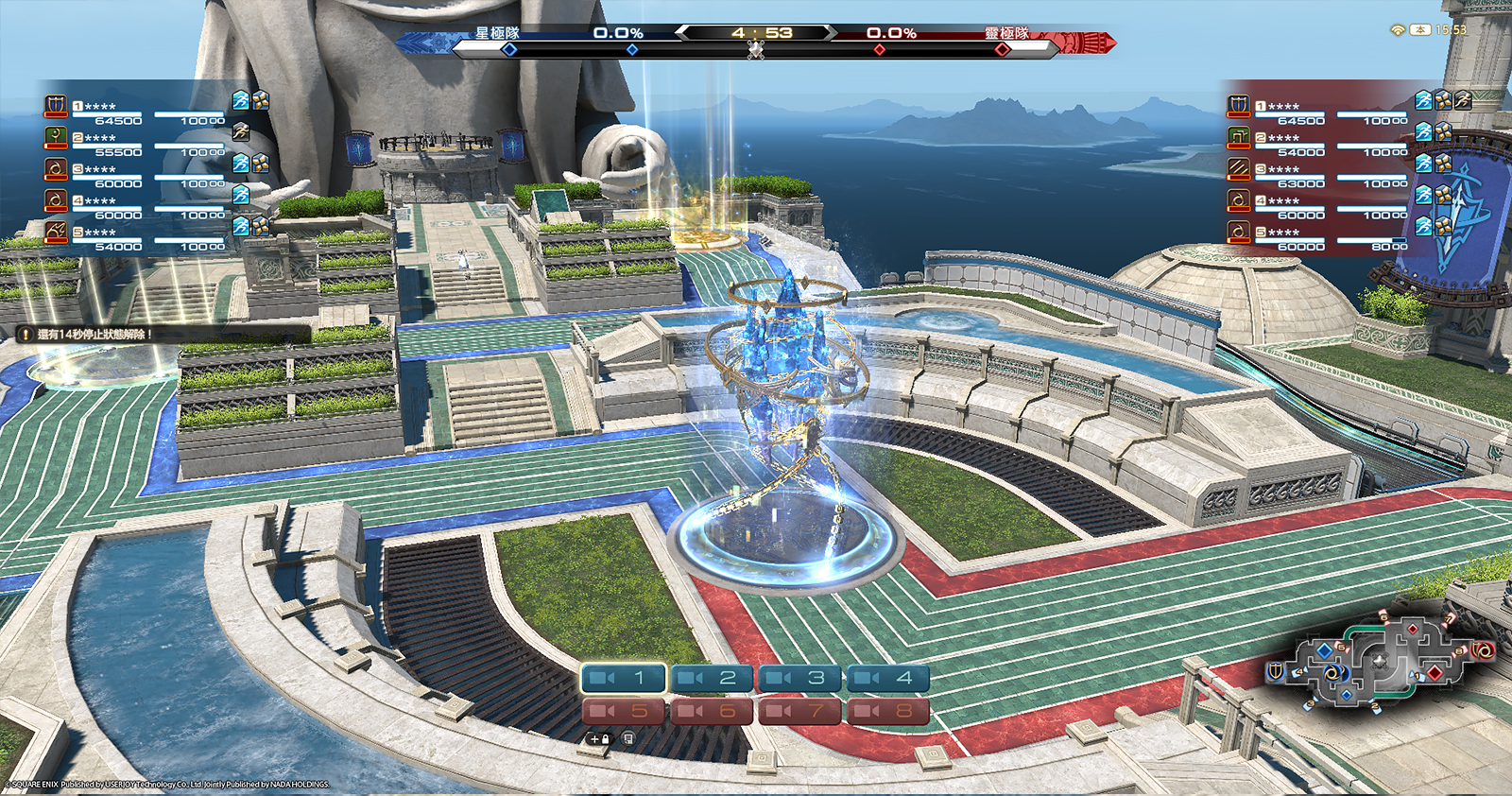Viewport: 1512px width, 796px height.
Task: Select blue camera button 3
Action: 800,678
